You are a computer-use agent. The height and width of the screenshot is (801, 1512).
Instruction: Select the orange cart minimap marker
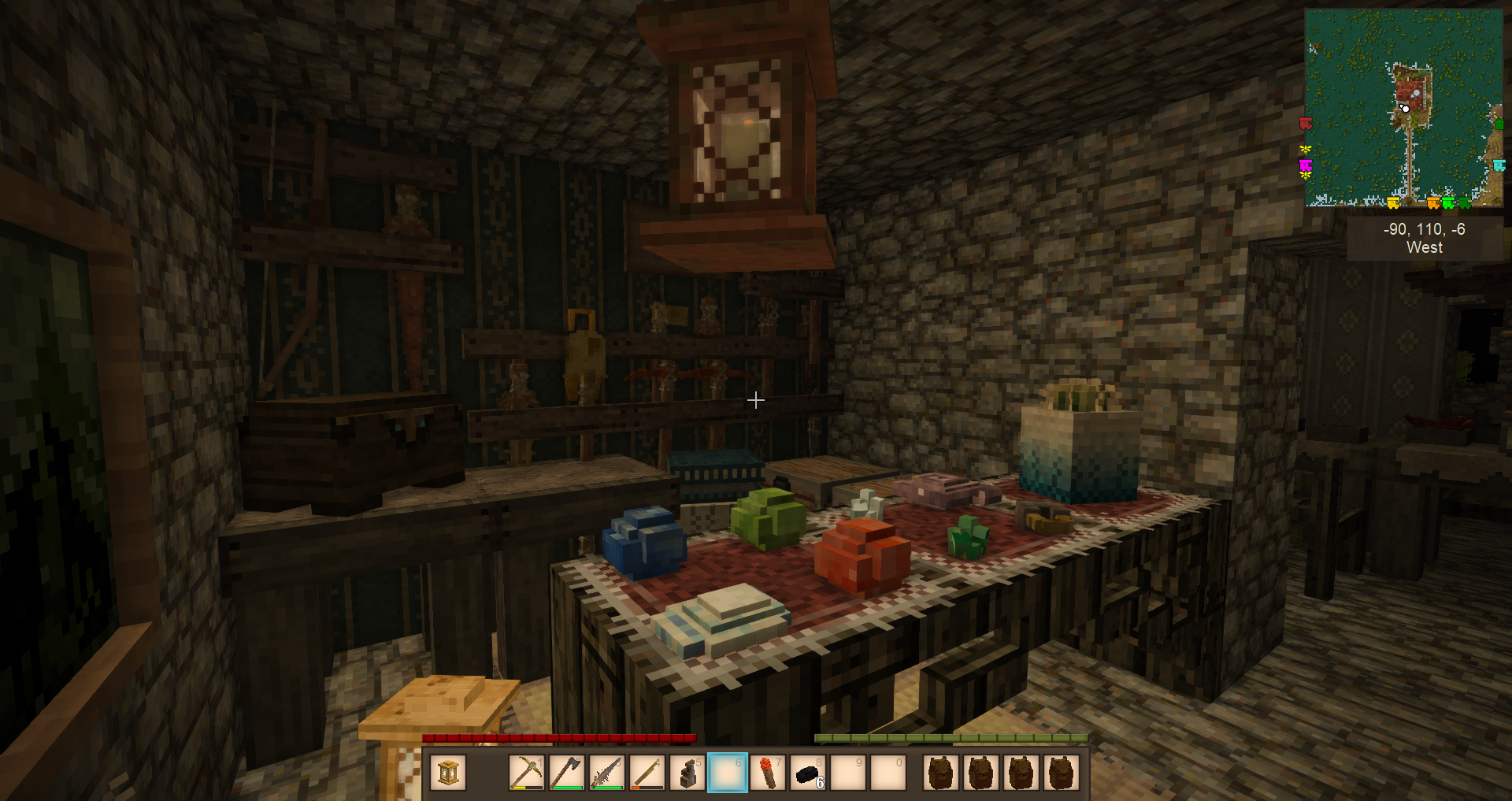click(x=1433, y=204)
